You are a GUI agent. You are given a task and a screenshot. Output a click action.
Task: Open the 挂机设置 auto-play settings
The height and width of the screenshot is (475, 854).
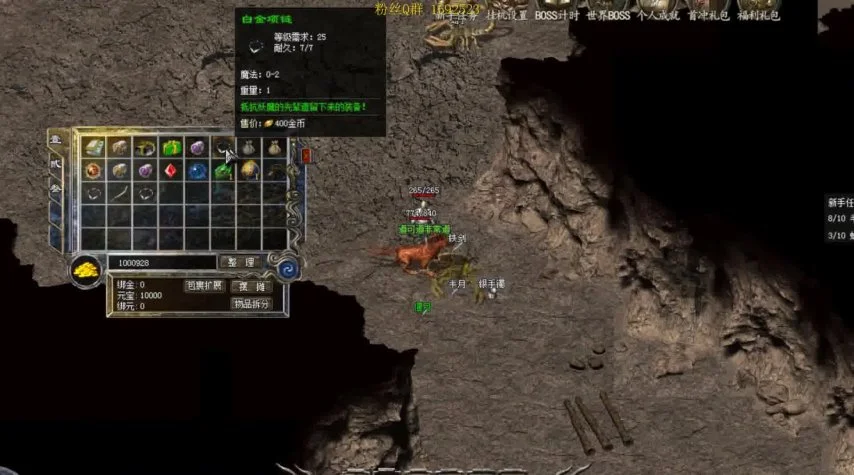tap(508, 15)
